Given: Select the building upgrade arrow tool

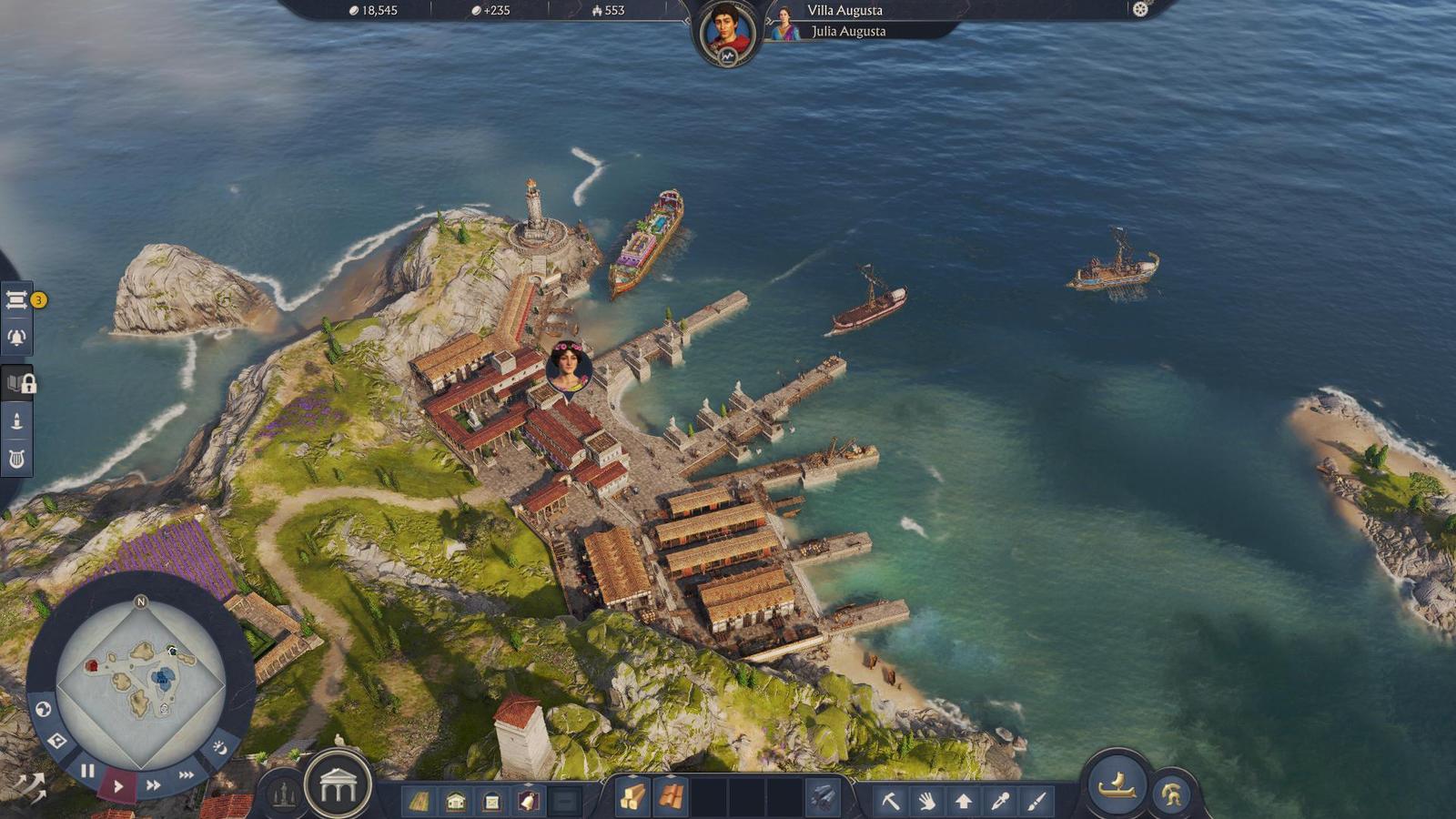Looking at the screenshot, I should tap(964, 802).
